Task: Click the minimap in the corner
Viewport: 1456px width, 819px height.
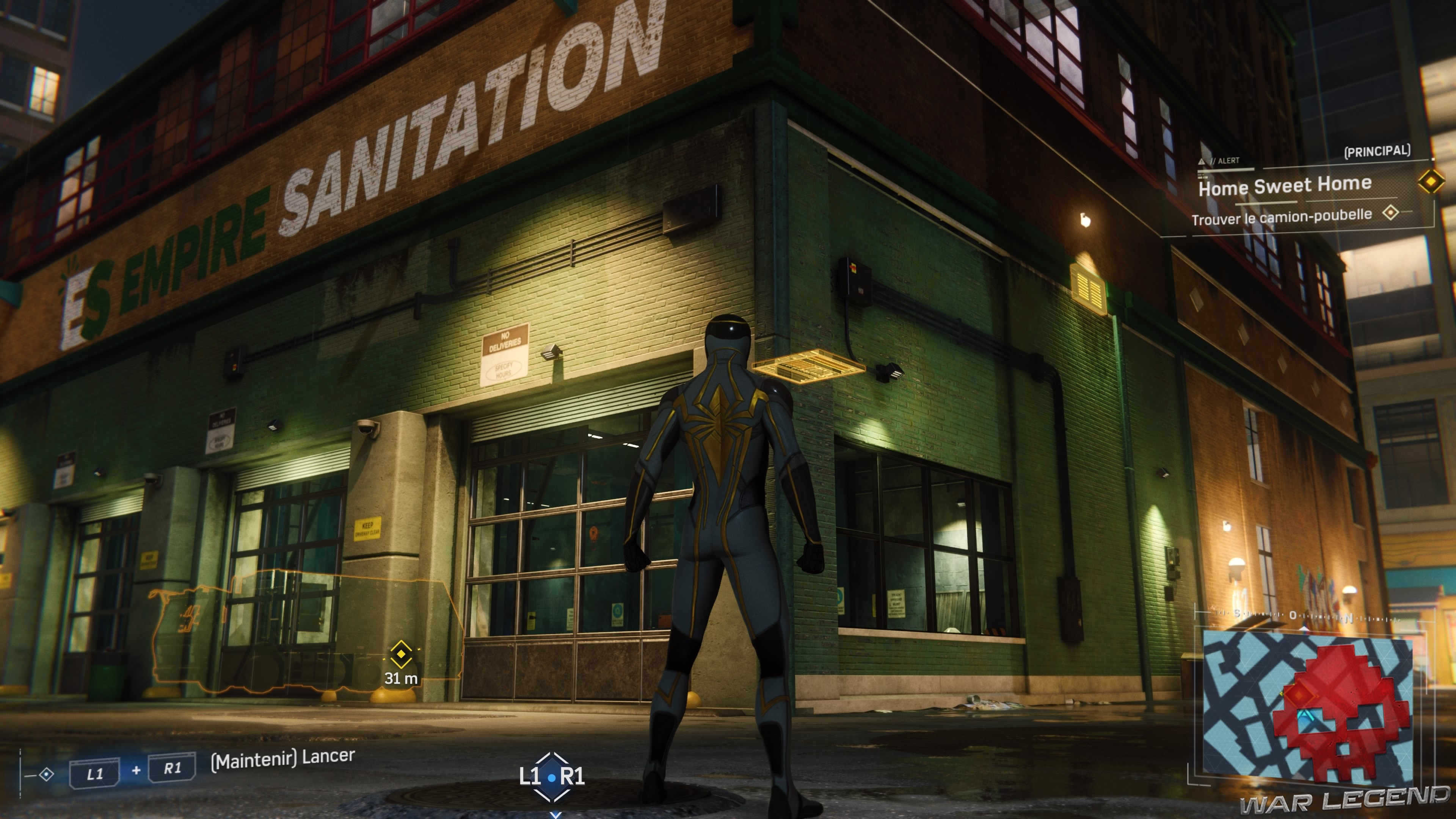Action: coord(1307,706)
